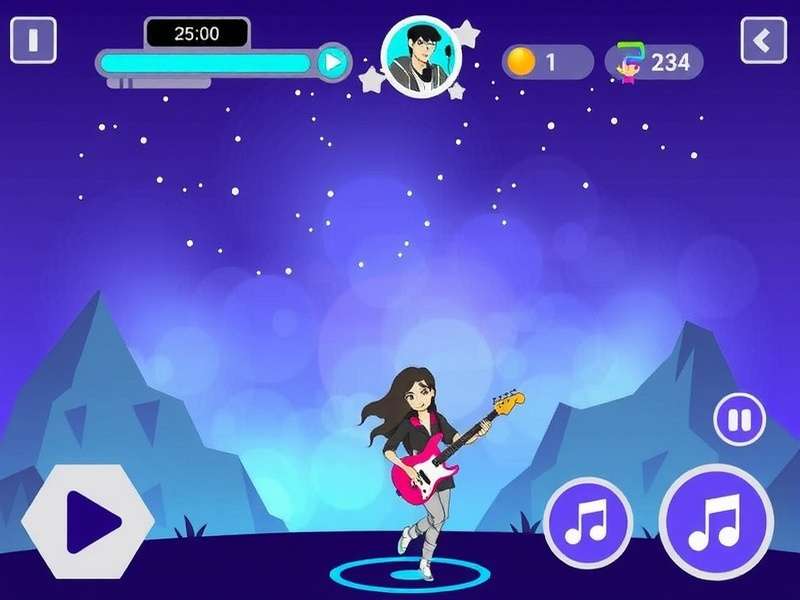Tap the smaller music note button
Viewport: 800px width, 600px height.
[x=588, y=521]
